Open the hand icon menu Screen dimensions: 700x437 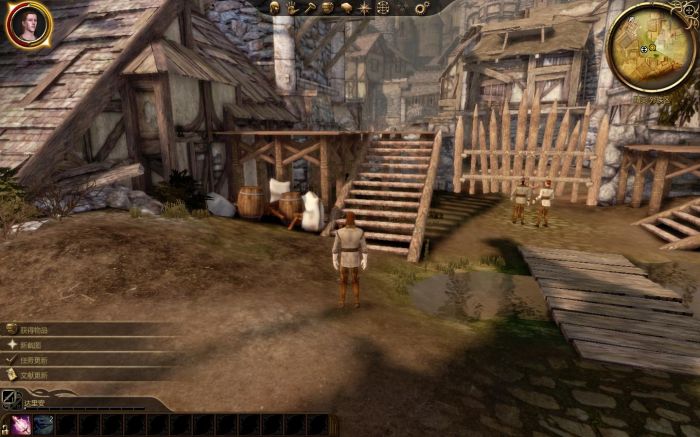coord(292,7)
